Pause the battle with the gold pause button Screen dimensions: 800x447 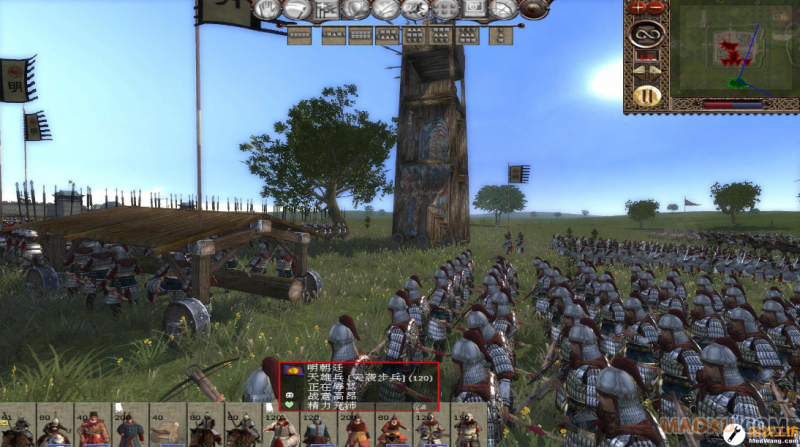[x=647, y=96]
